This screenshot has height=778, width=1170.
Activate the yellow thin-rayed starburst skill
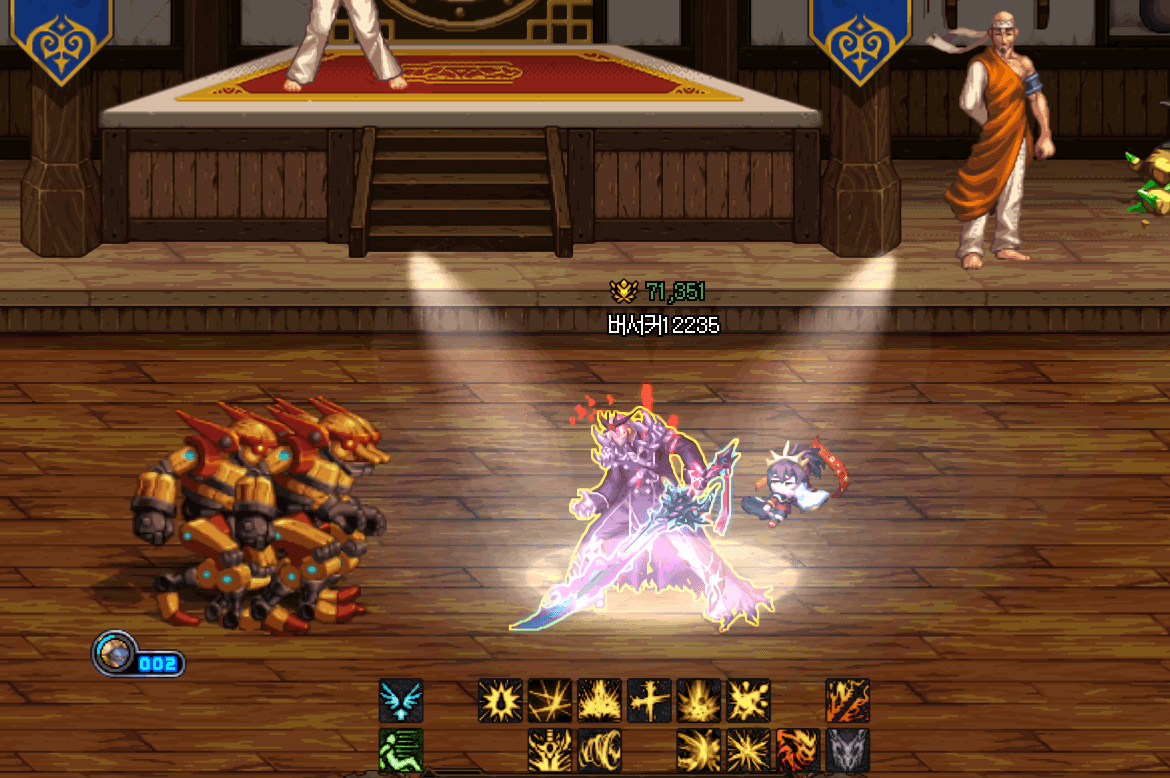tap(748, 750)
